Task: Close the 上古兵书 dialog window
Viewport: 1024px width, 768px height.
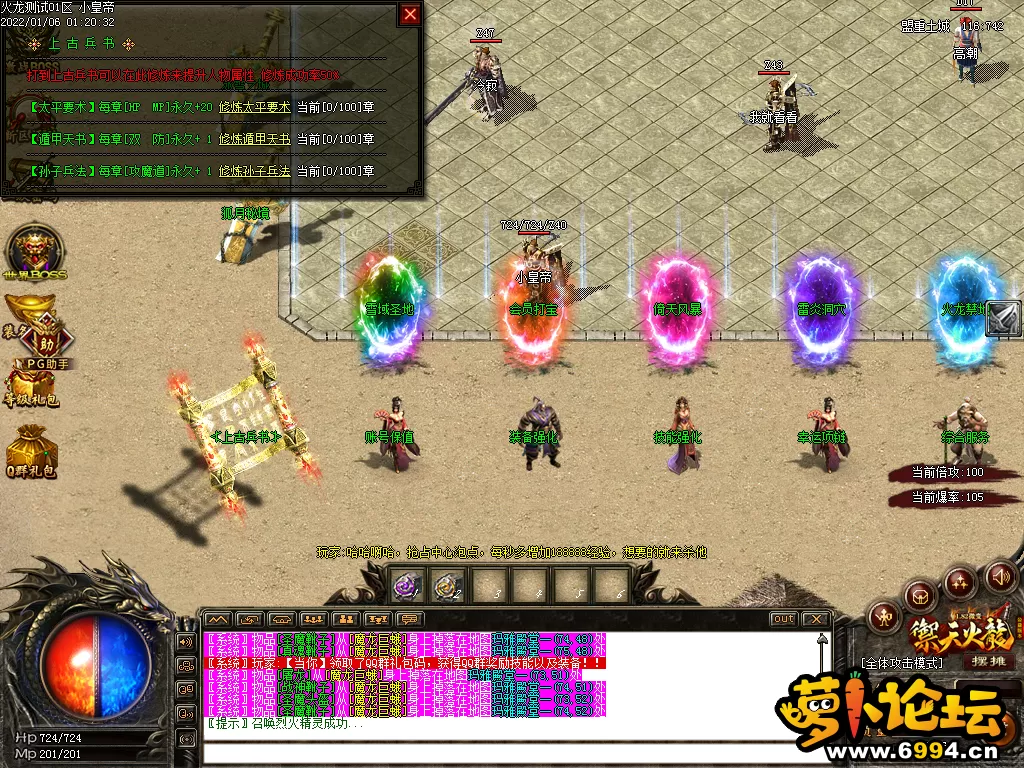Action: click(410, 14)
